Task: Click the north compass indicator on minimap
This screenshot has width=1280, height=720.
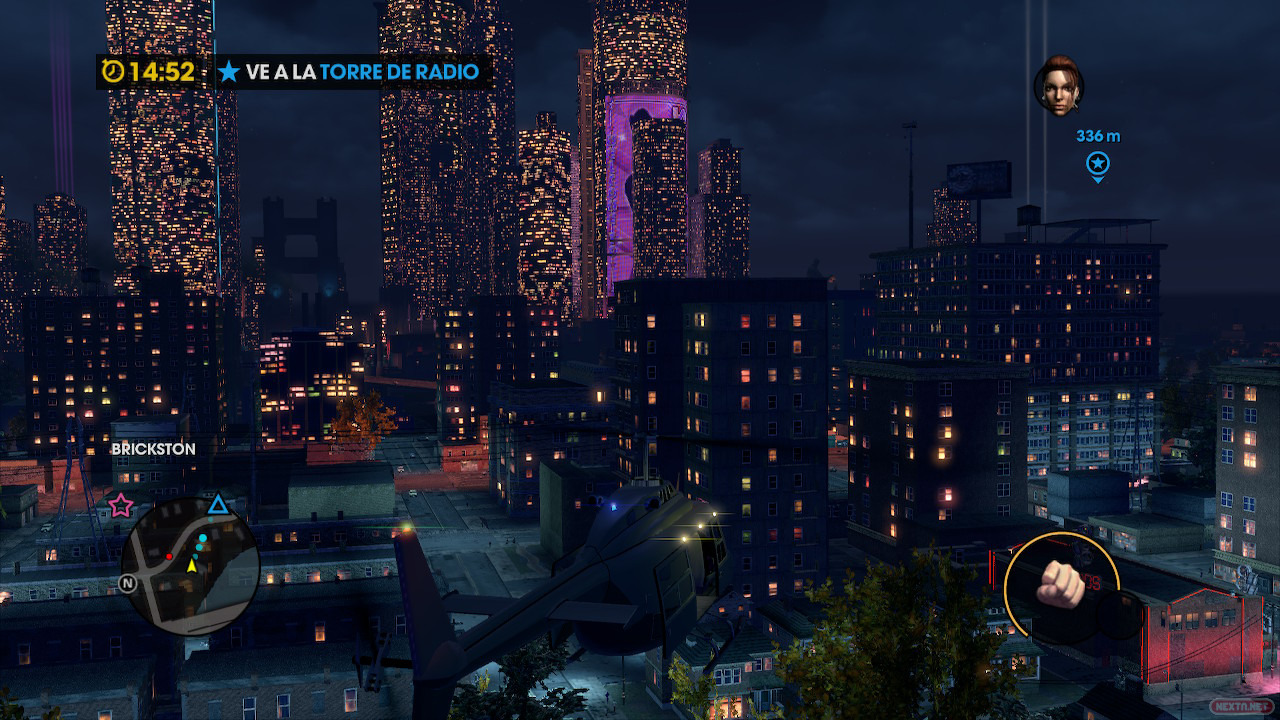Action: point(128,583)
